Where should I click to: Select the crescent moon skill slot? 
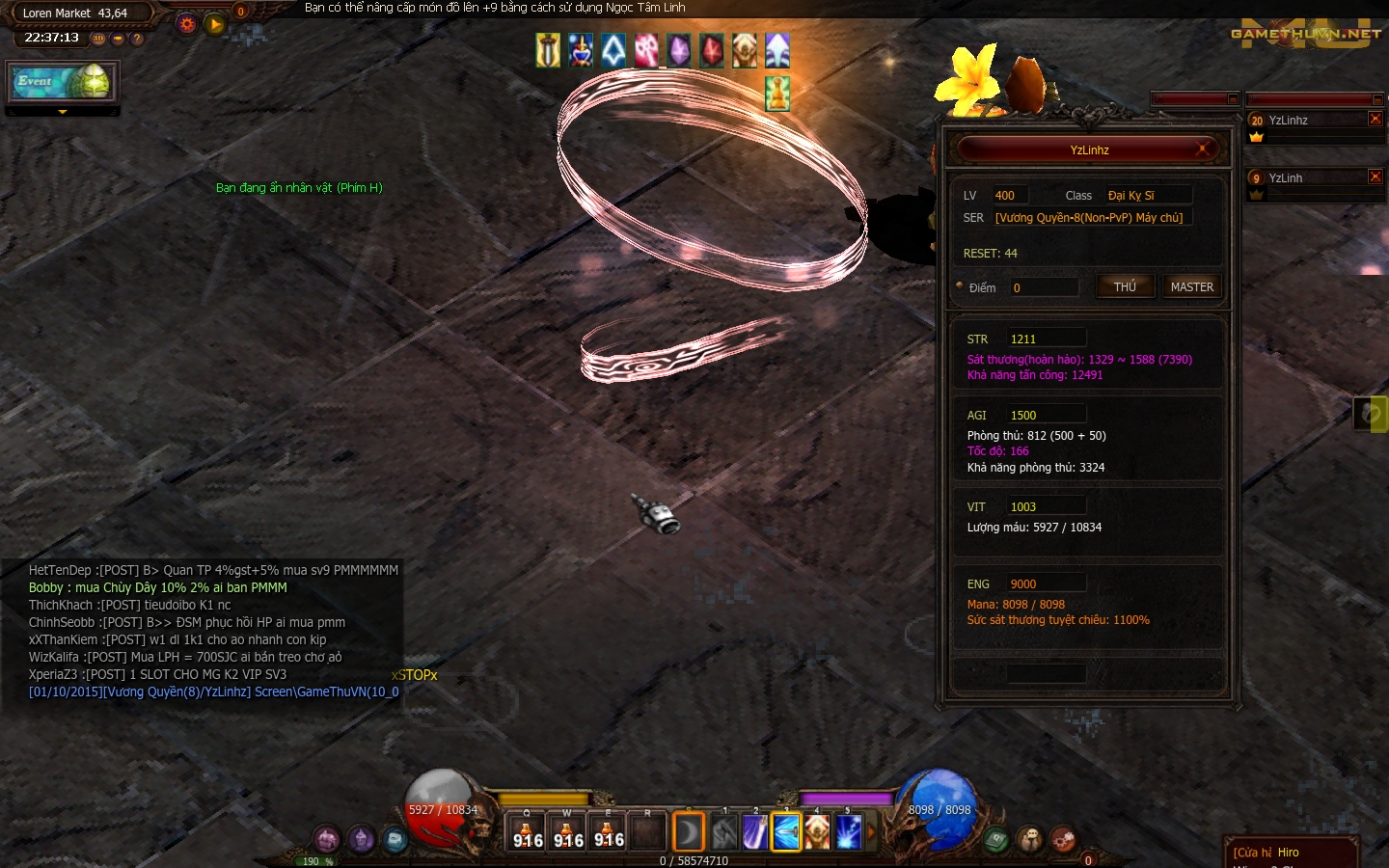click(x=689, y=832)
